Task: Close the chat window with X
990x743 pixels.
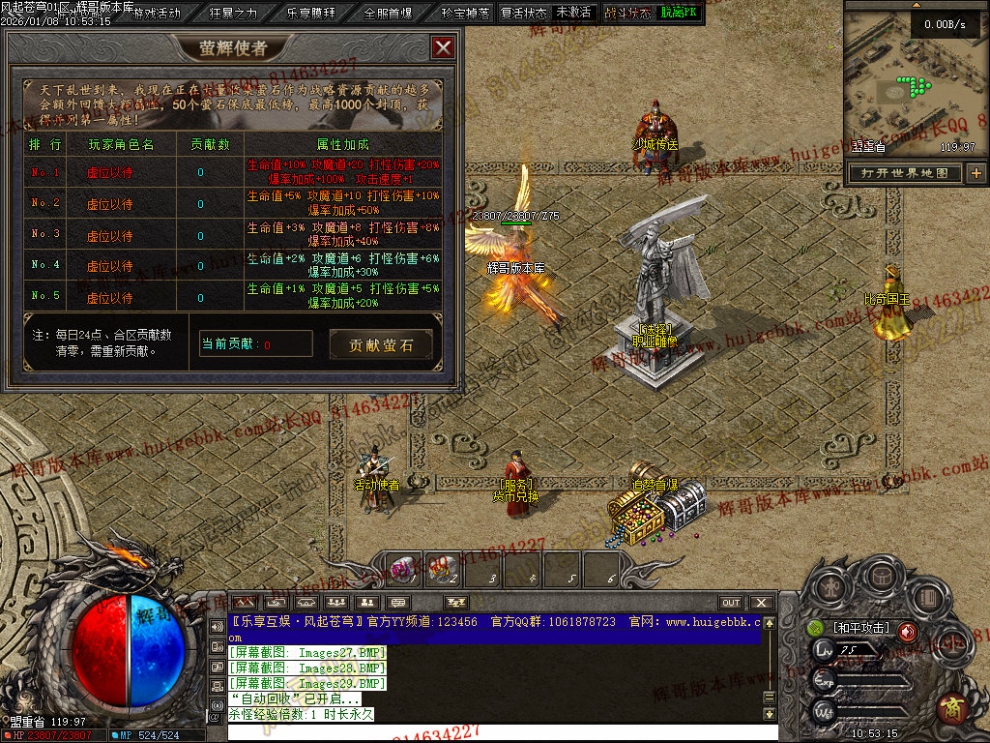Action: click(762, 603)
